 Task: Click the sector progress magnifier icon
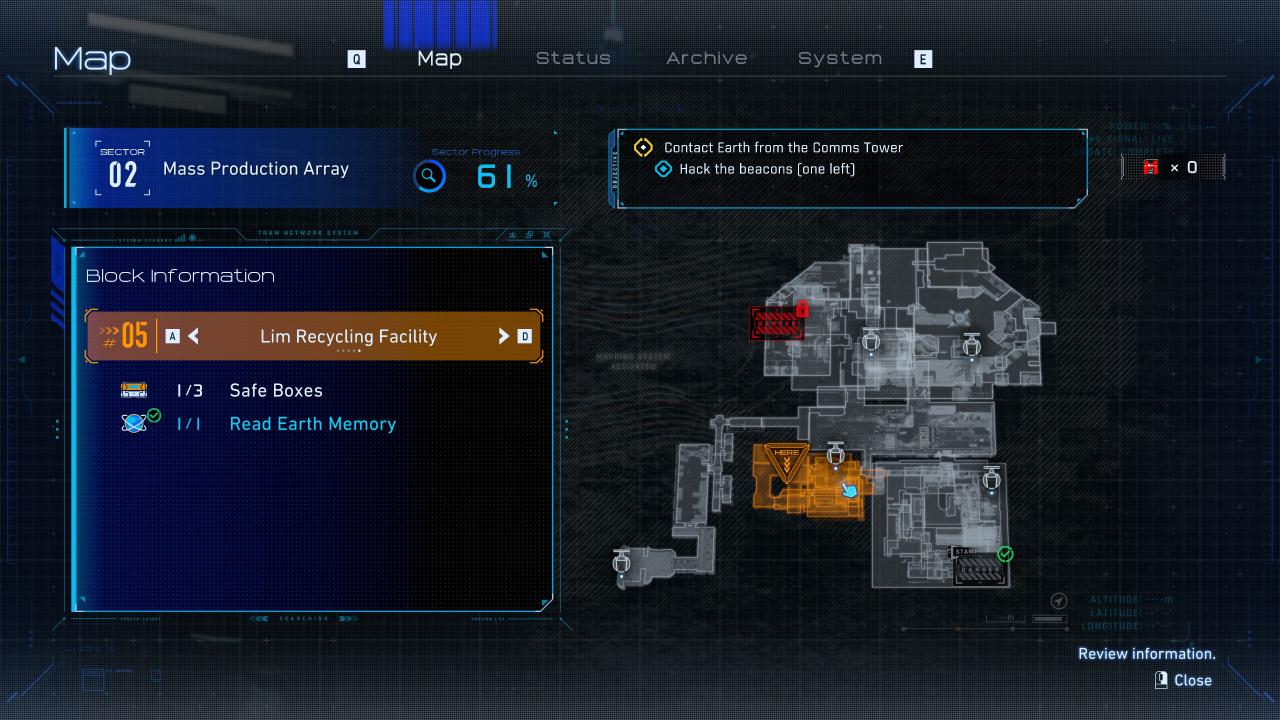(429, 177)
